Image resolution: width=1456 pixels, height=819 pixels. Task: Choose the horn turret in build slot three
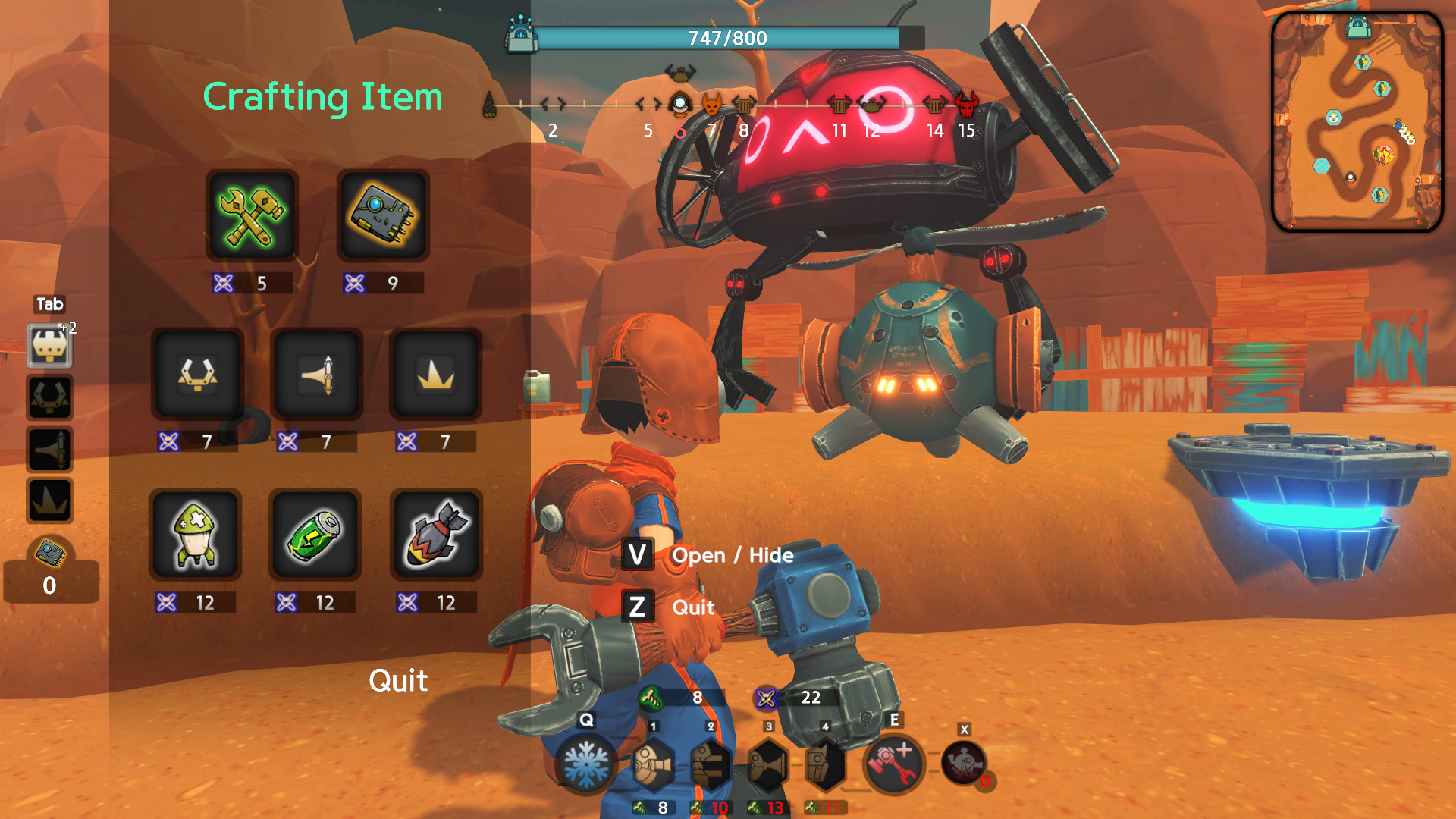(x=768, y=764)
